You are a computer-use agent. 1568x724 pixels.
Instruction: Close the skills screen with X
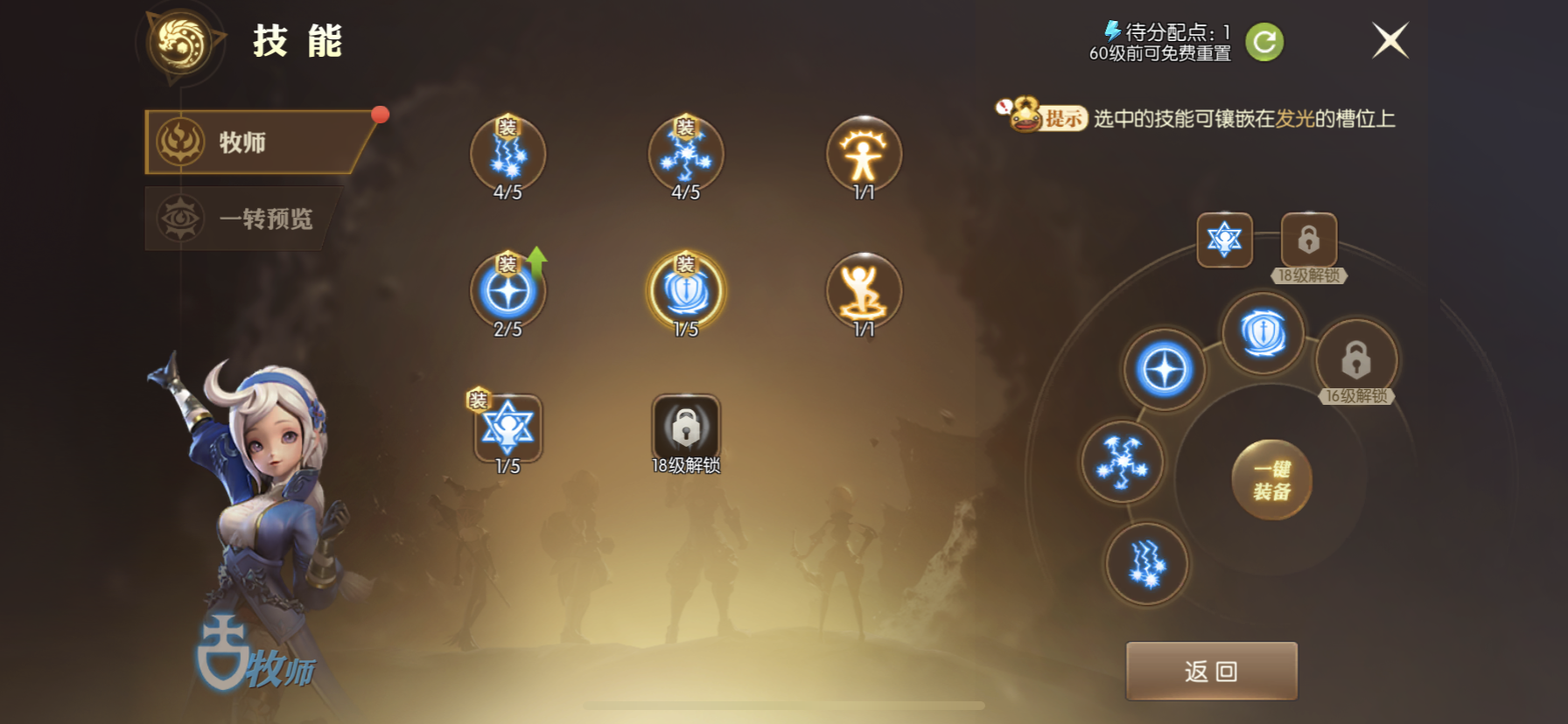(1389, 40)
